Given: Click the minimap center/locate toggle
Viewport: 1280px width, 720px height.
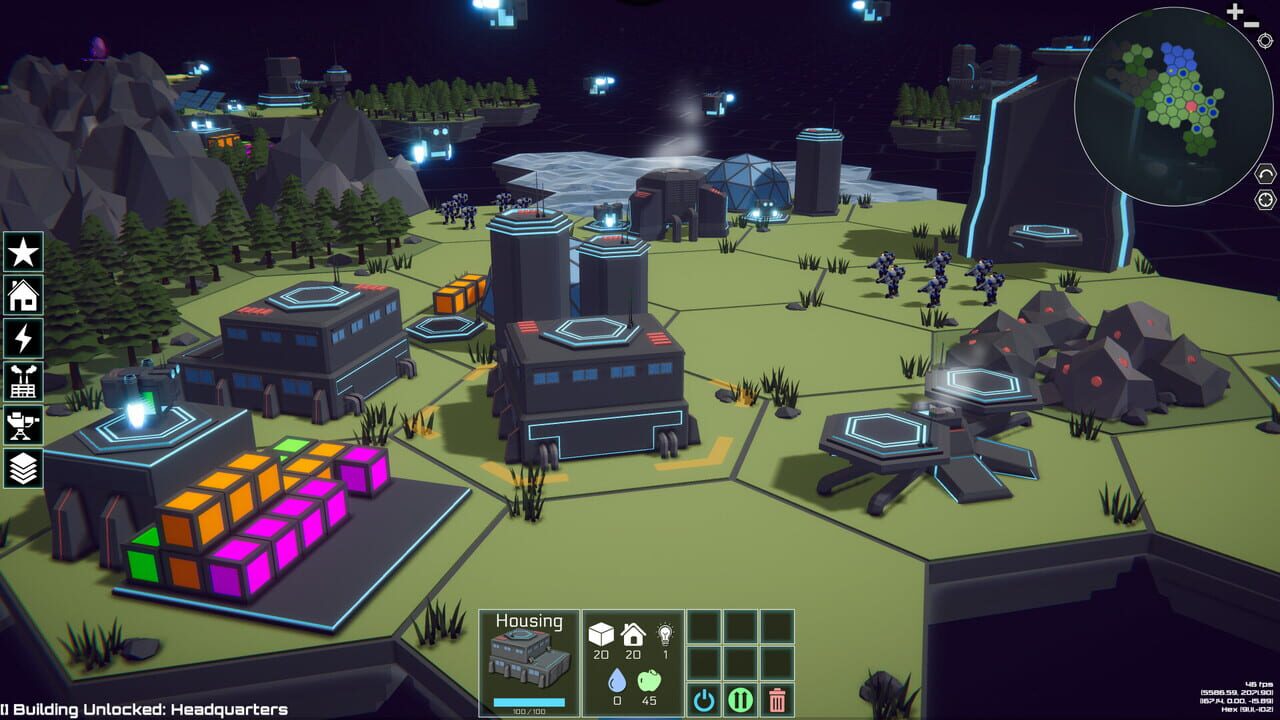Looking at the screenshot, I should click(1264, 40).
